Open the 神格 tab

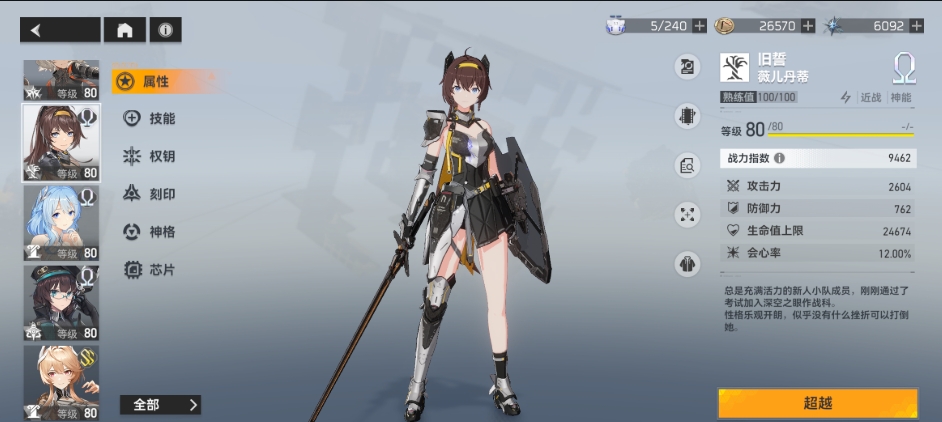[150, 232]
